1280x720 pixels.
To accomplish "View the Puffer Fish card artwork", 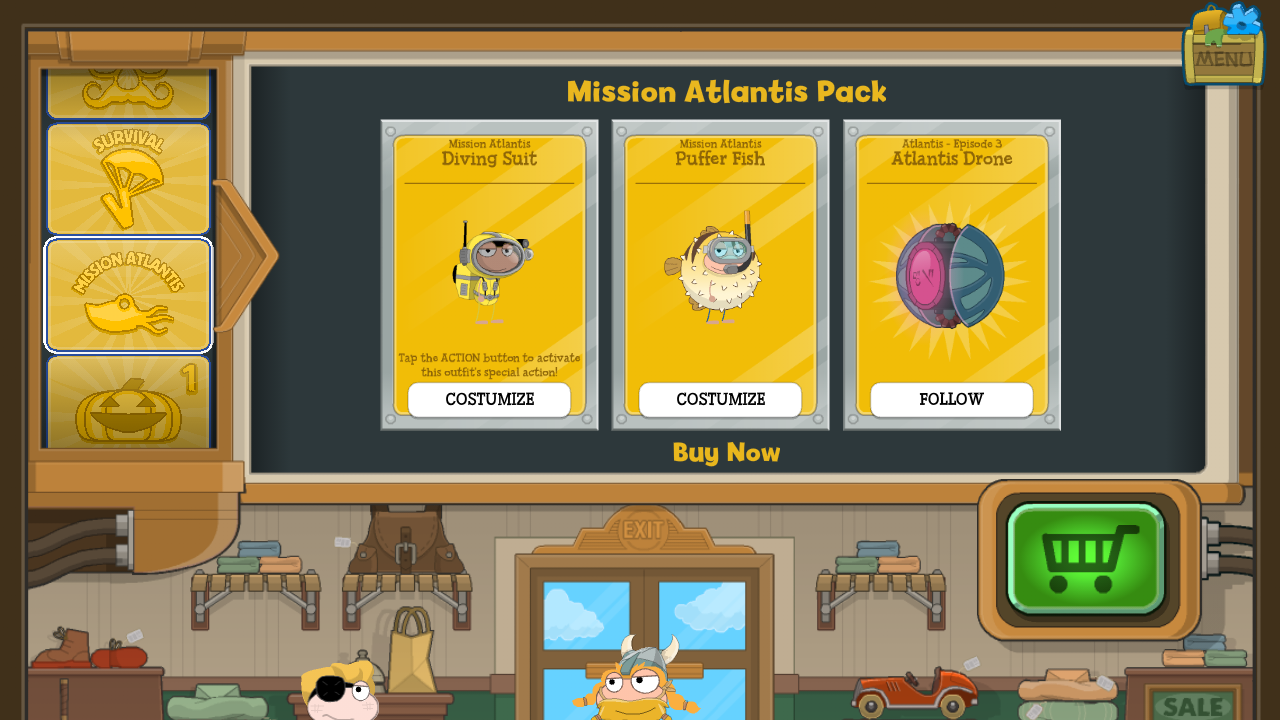I will click(x=720, y=270).
